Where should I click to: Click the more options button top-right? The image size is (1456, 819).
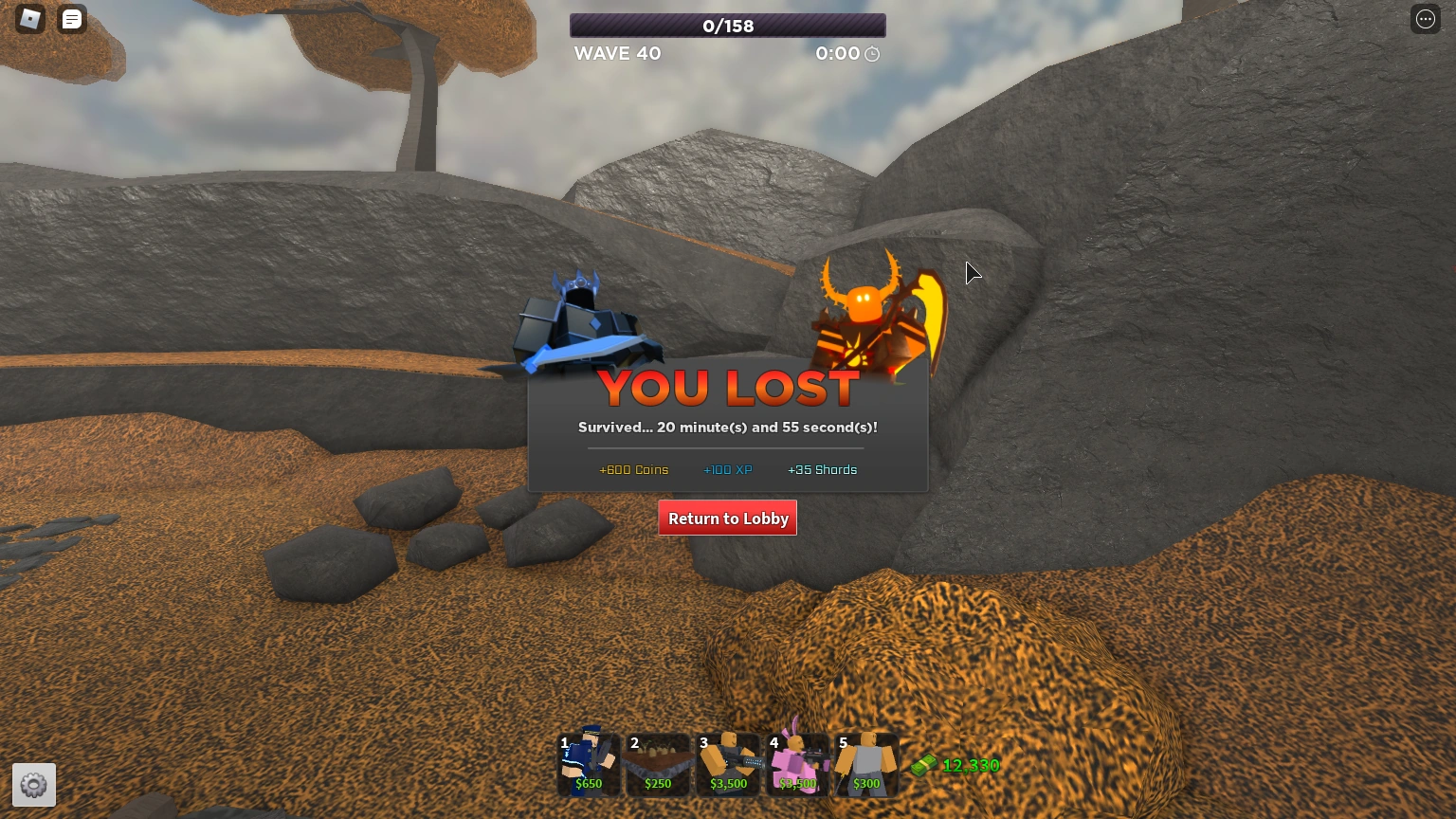tap(1426, 19)
